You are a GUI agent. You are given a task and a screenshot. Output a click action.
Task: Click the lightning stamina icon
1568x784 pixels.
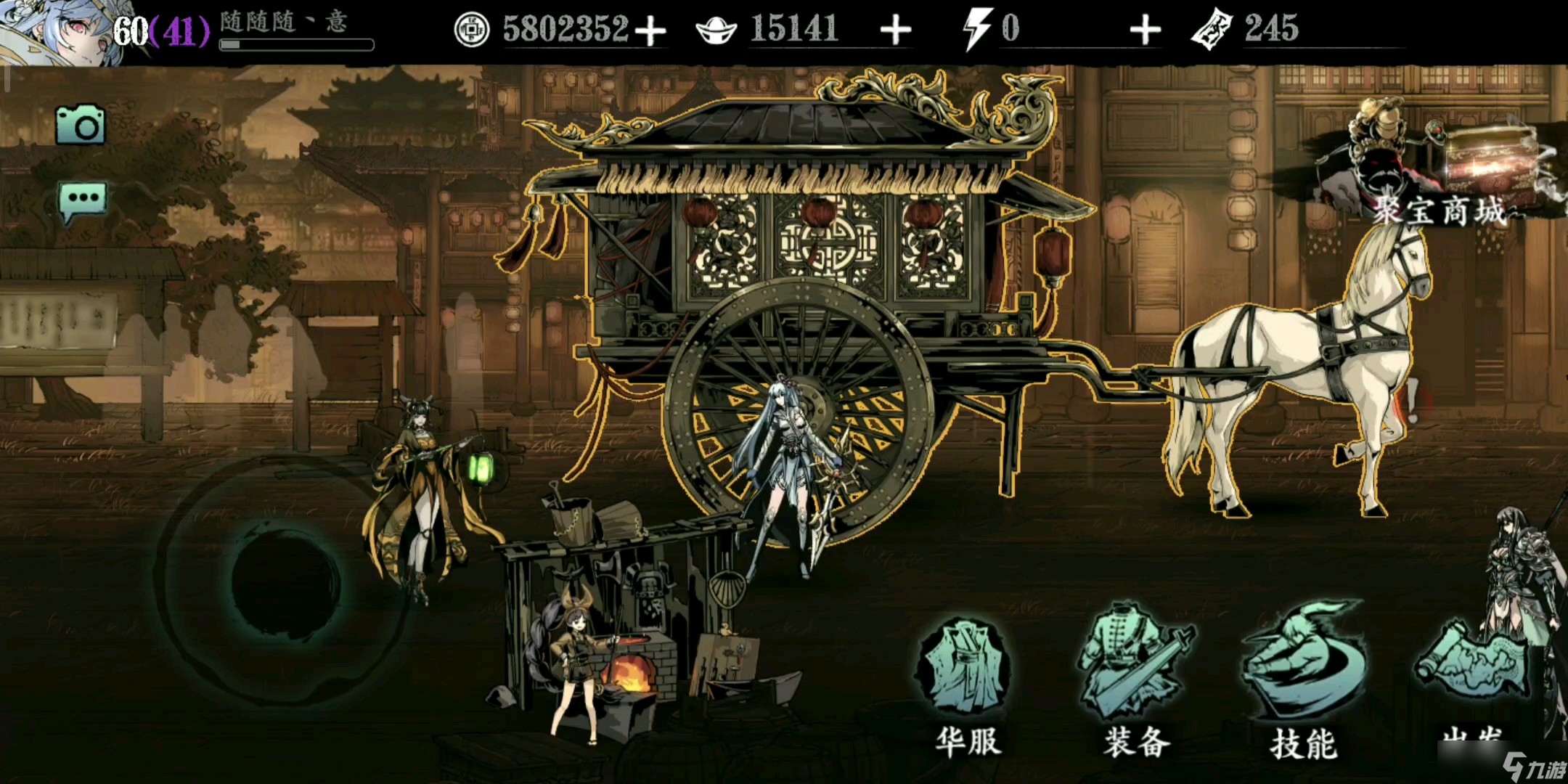point(980,28)
